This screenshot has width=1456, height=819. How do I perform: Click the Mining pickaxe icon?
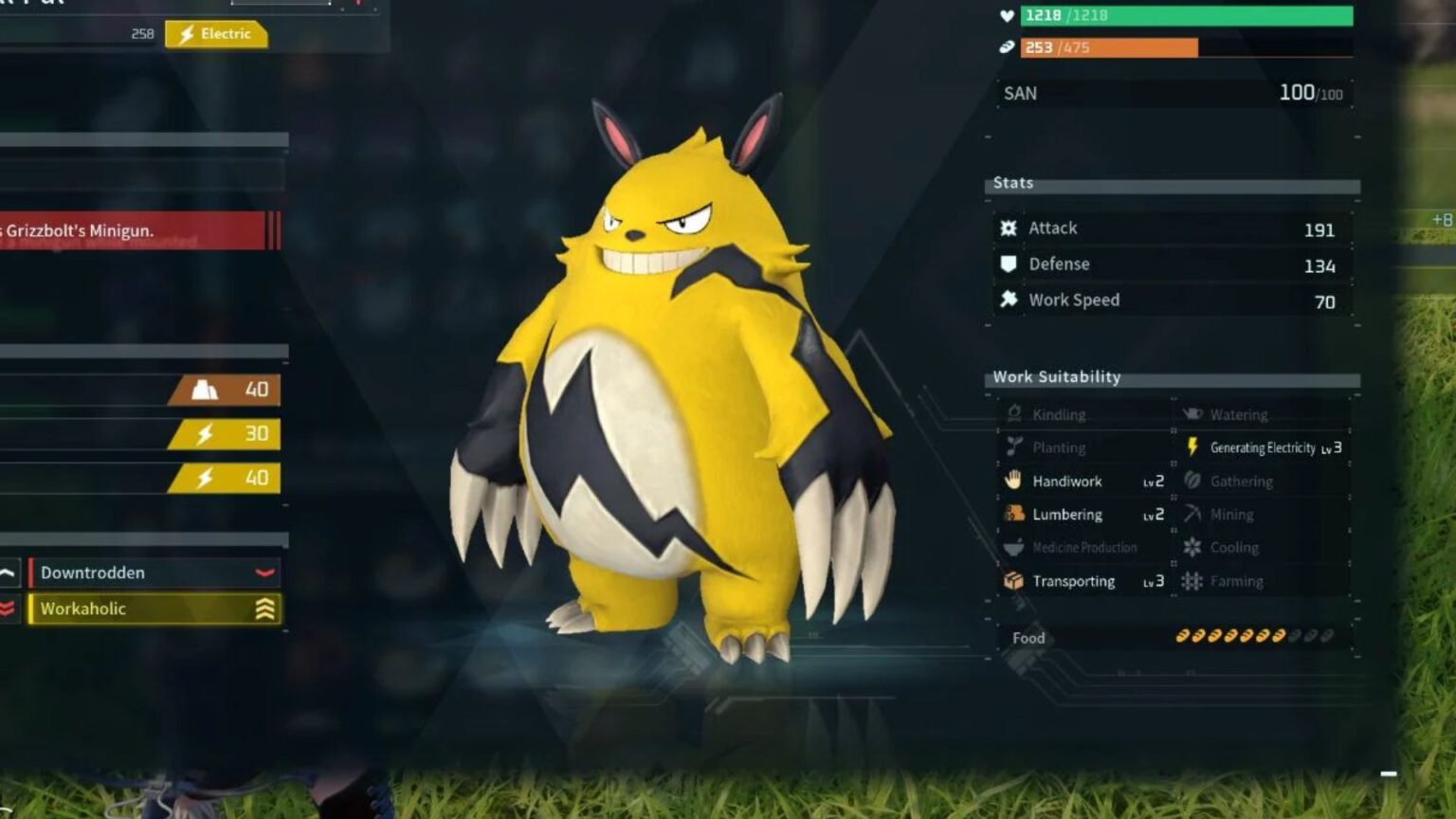[1191, 515]
